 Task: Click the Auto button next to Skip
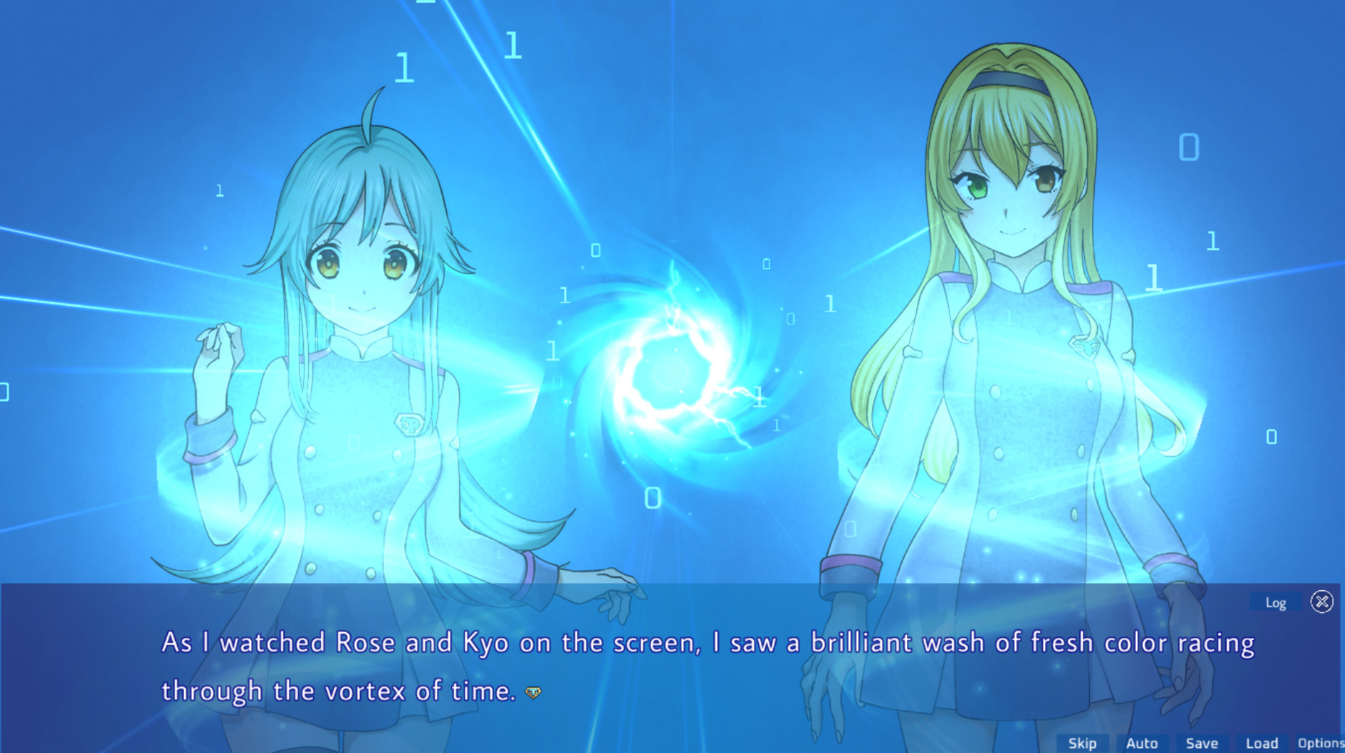pos(1142,743)
